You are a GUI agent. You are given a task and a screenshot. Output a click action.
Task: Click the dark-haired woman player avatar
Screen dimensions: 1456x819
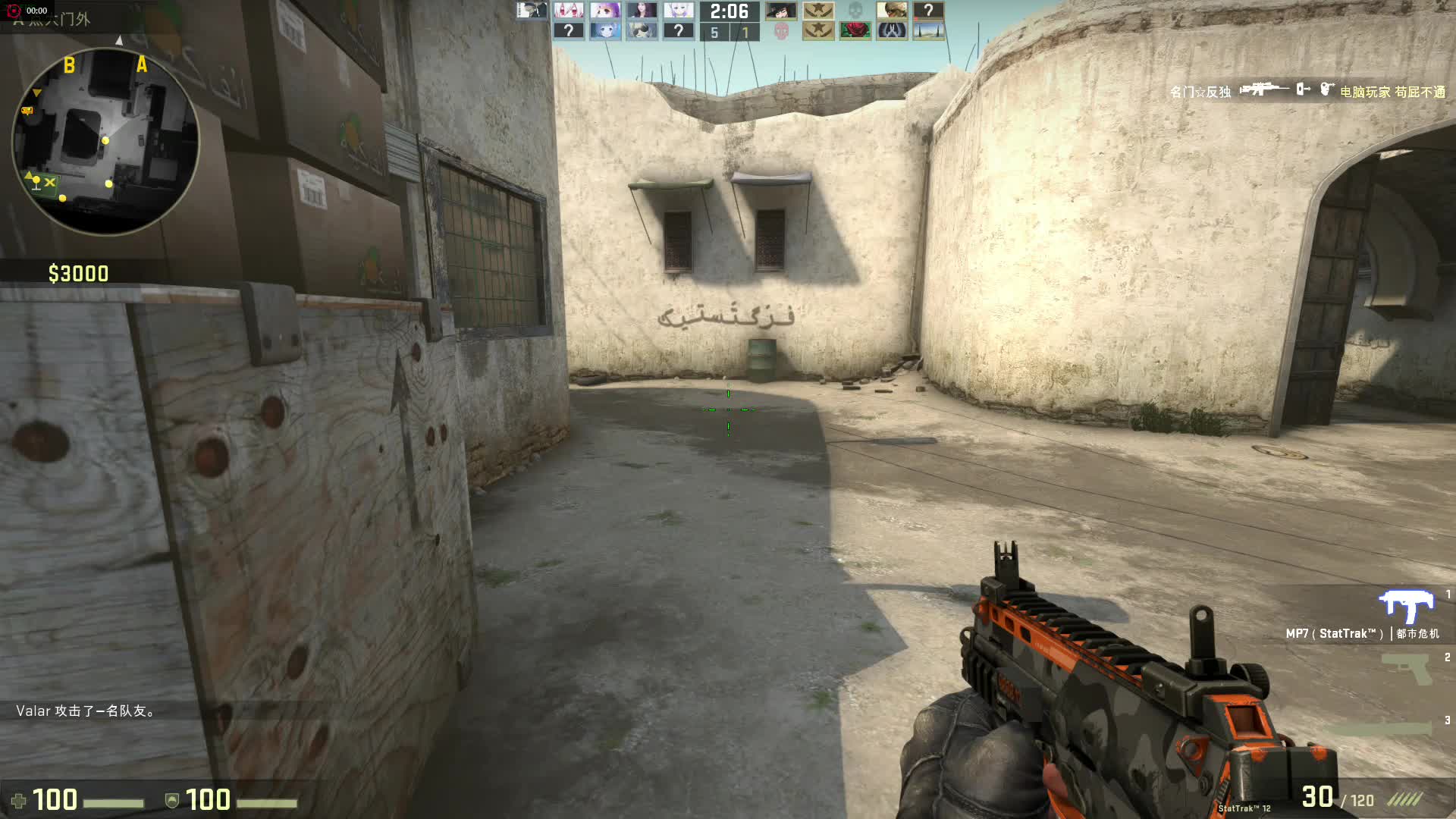point(642,11)
